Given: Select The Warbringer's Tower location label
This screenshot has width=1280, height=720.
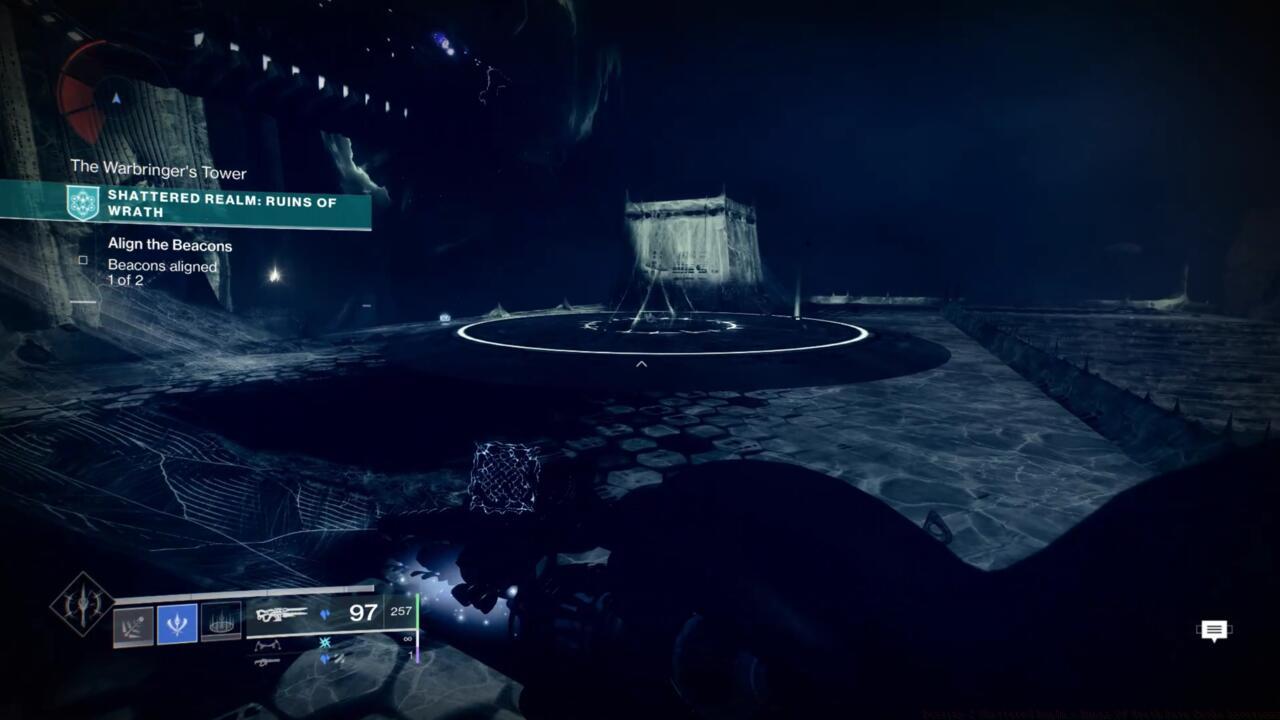Looking at the screenshot, I should point(156,171).
